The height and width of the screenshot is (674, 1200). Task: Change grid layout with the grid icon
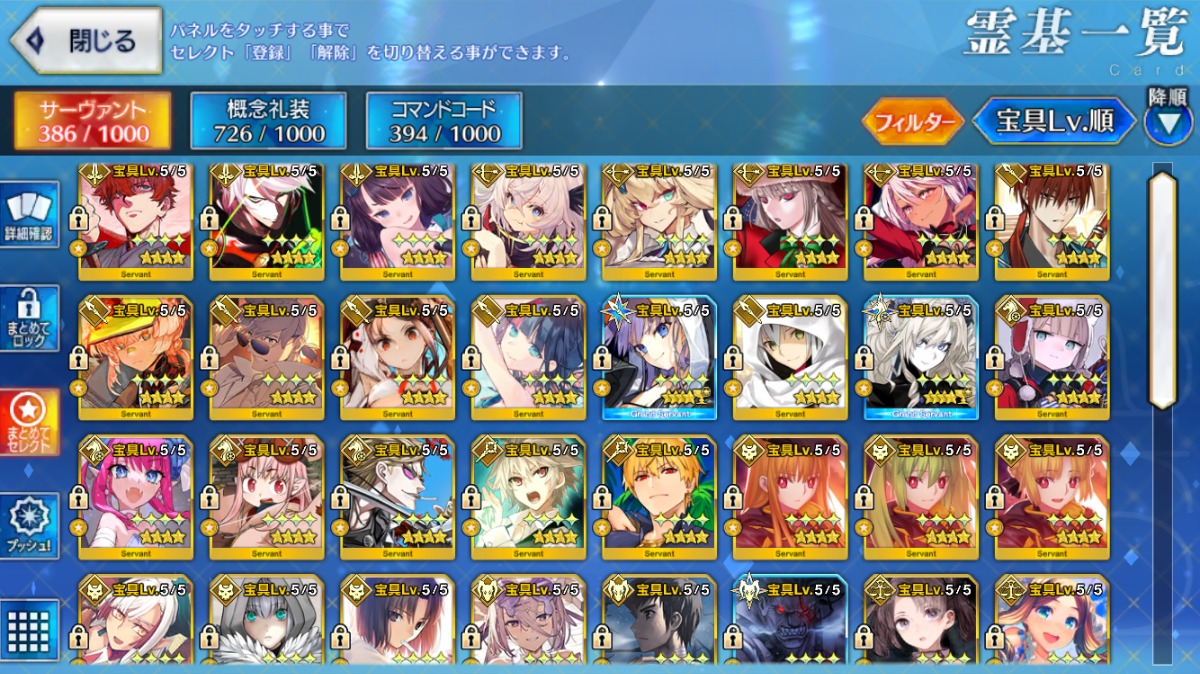point(29,627)
